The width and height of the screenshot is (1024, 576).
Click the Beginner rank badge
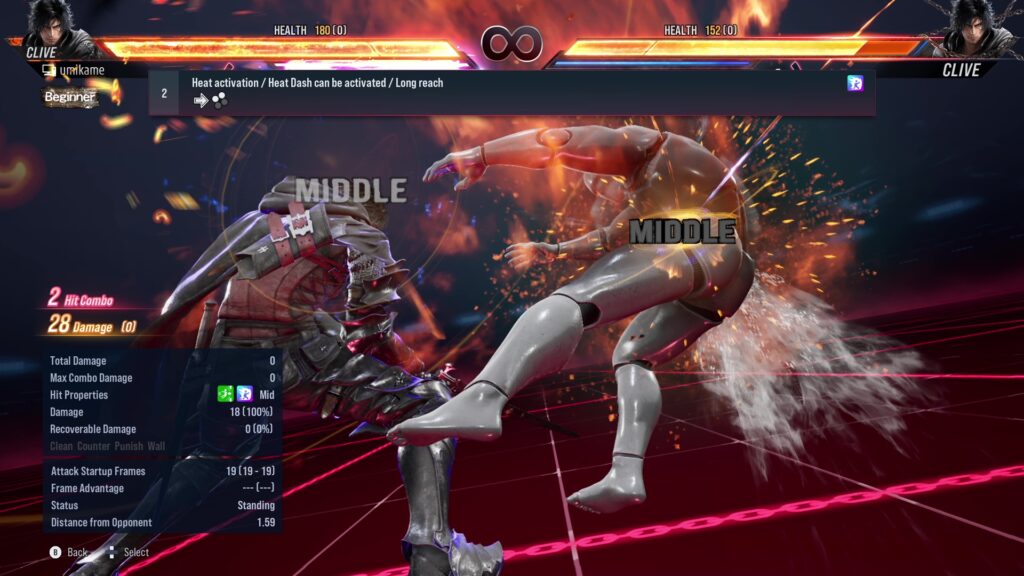point(70,97)
